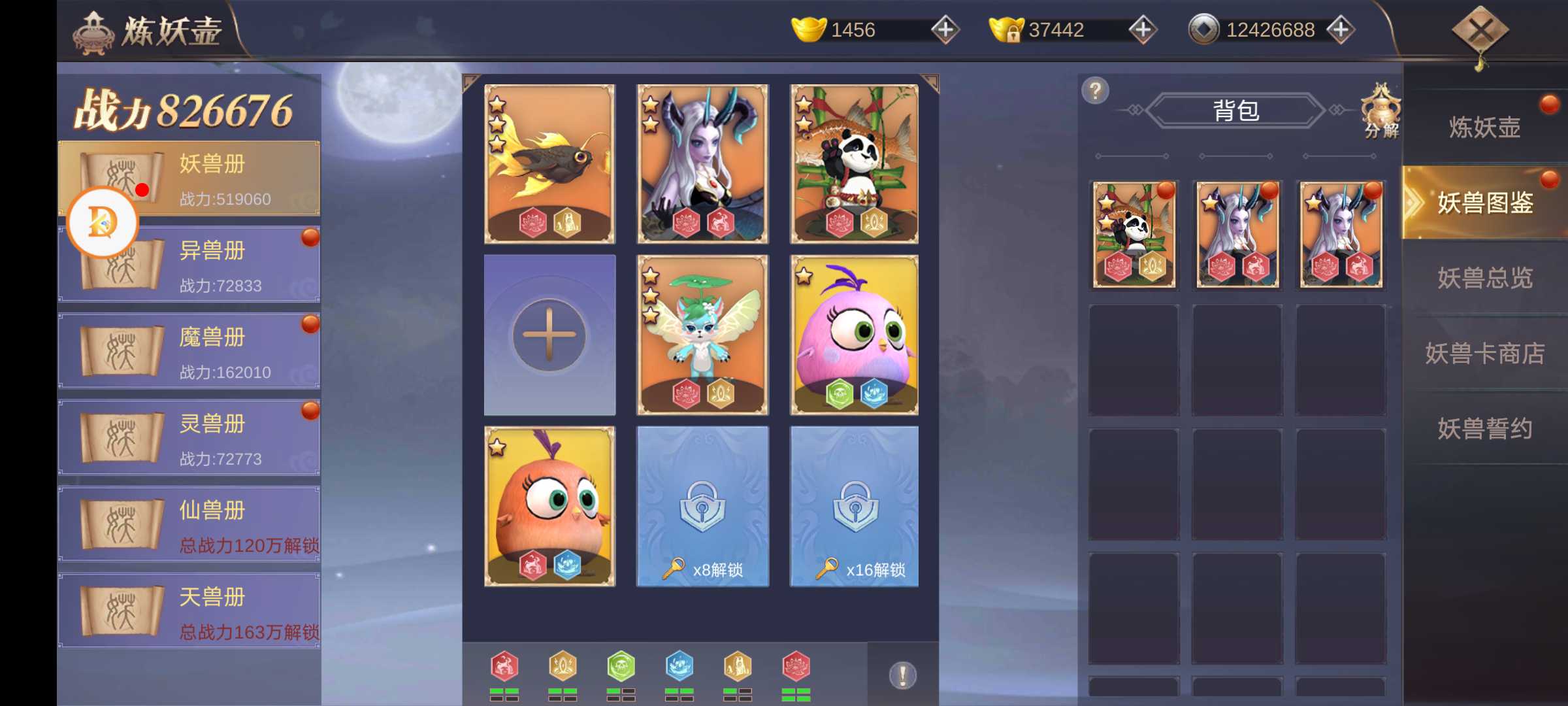Close the 炼妖壶 screen
1568x706 pixels.
1479,31
